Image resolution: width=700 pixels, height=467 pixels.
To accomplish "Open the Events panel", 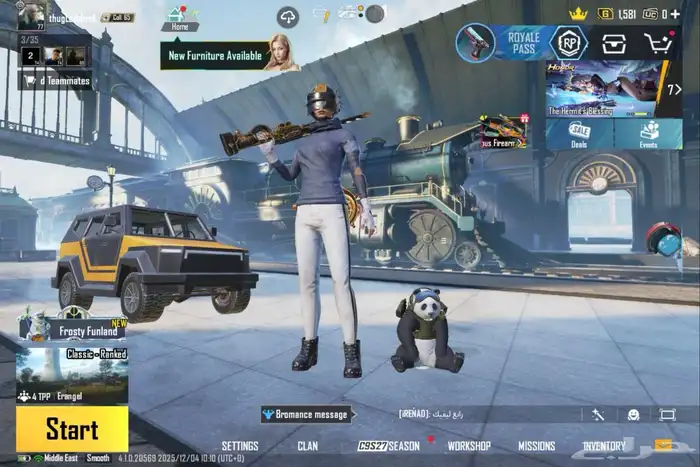I will [649, 134].
